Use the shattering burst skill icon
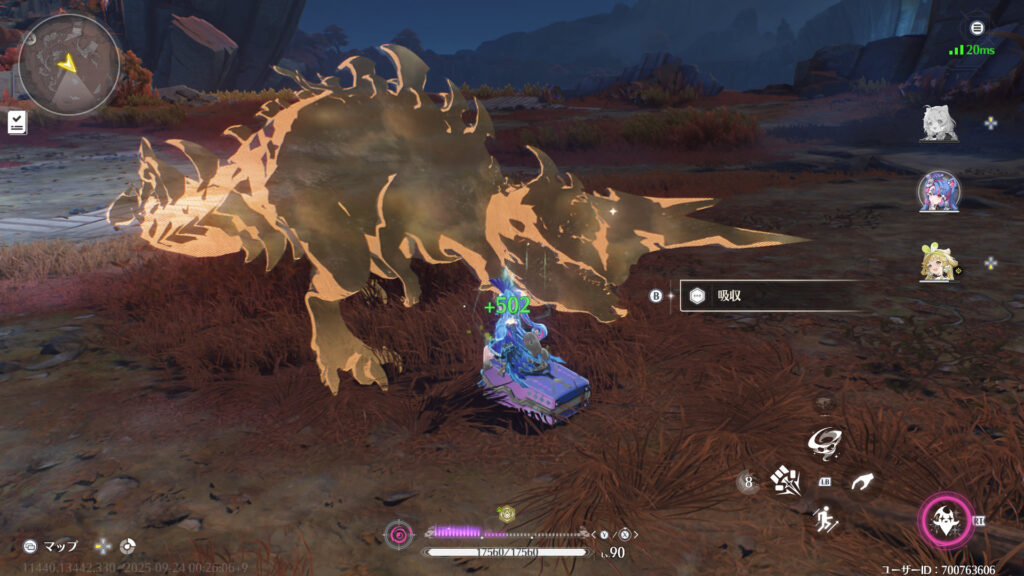This screenshot has height=576, width=1024. point(784,482)
